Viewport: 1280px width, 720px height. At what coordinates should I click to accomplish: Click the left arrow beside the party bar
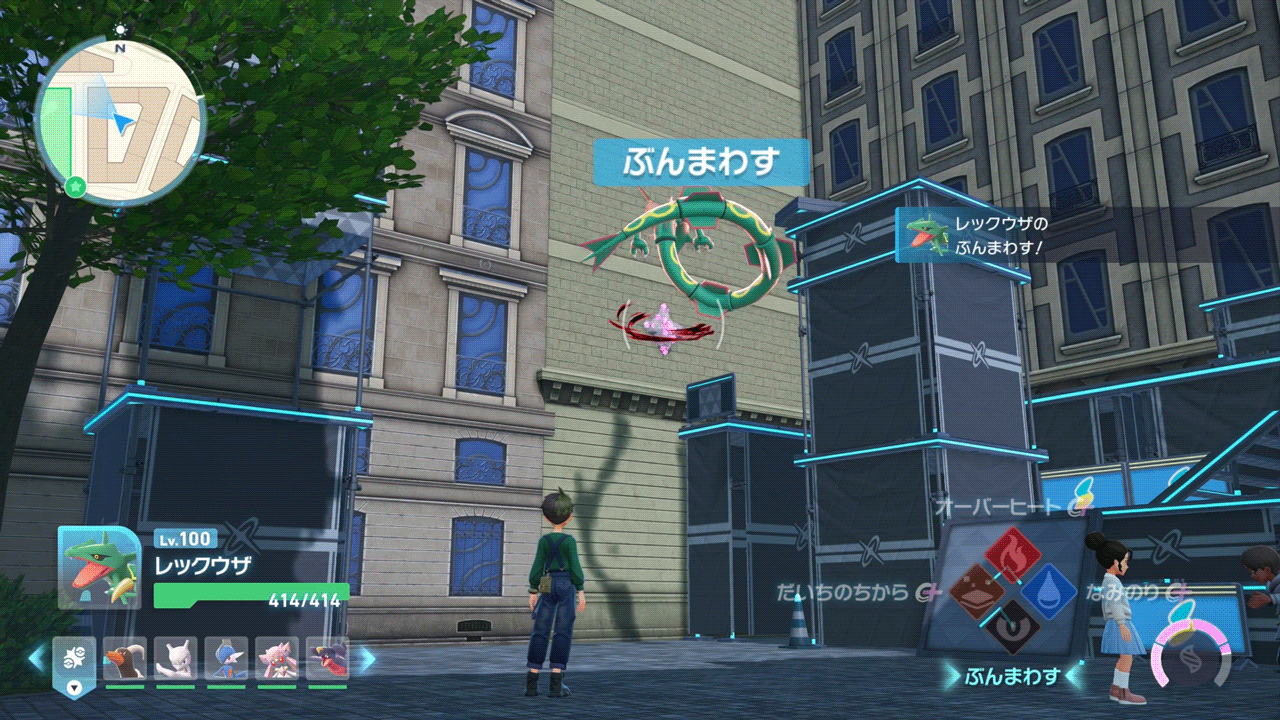point(36,658)
